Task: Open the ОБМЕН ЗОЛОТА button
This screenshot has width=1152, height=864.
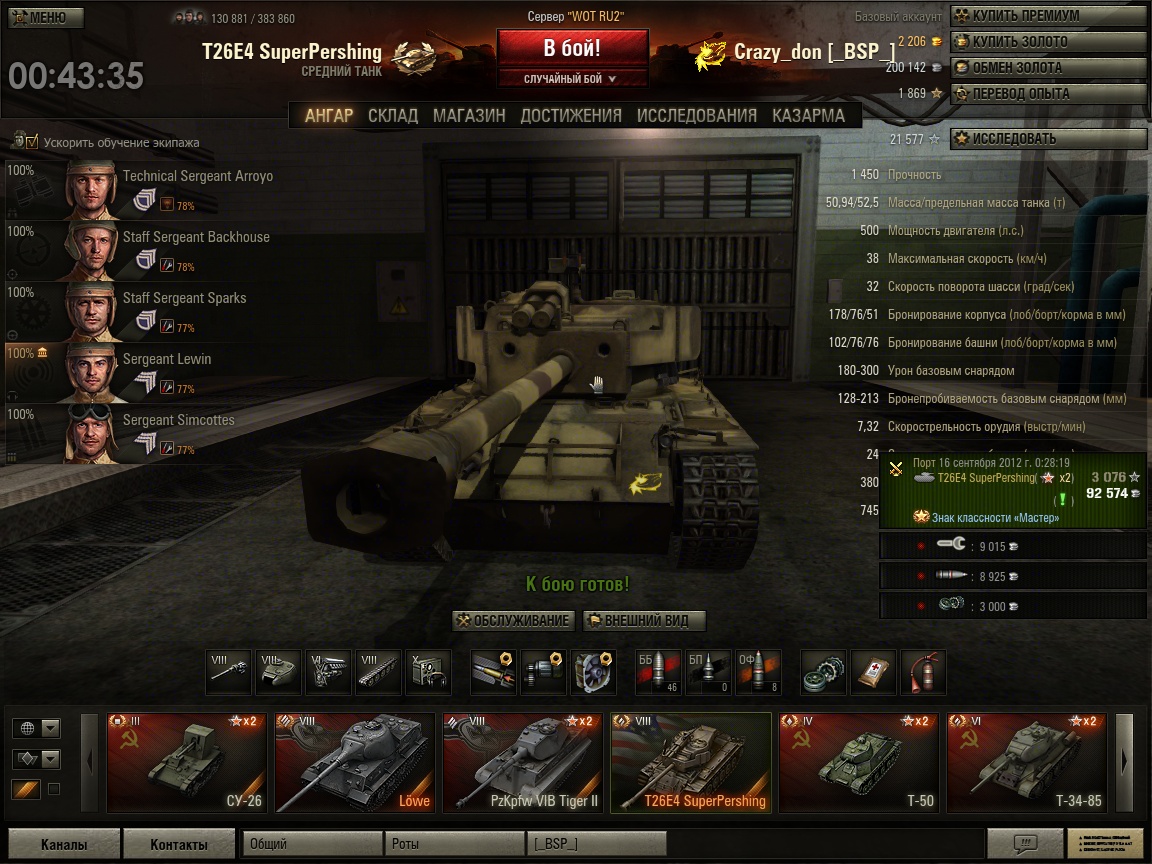Action: pyautogui.click(x=1047, y=68)
